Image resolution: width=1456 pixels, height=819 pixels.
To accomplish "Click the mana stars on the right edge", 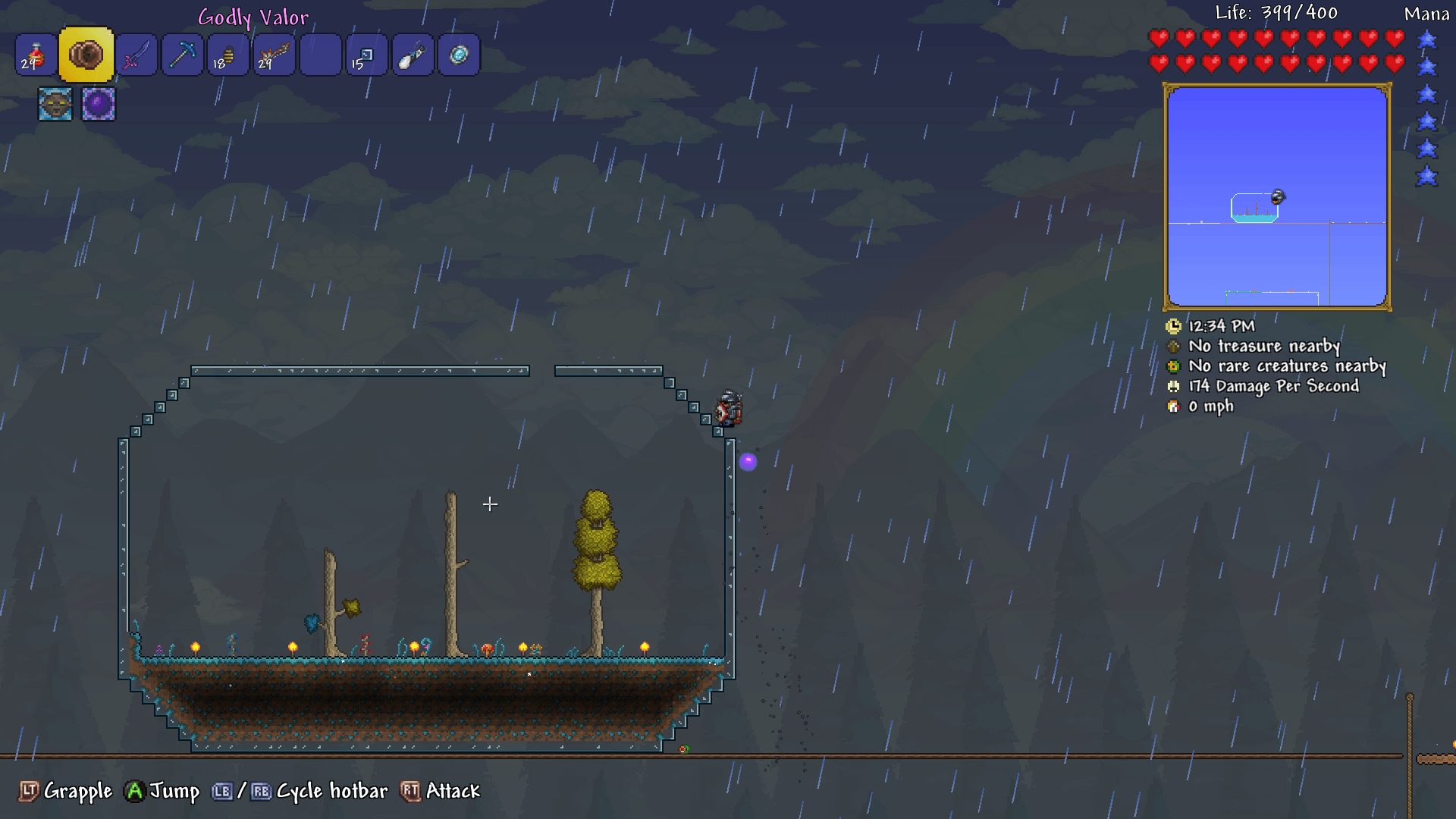I will (1429, 106).
